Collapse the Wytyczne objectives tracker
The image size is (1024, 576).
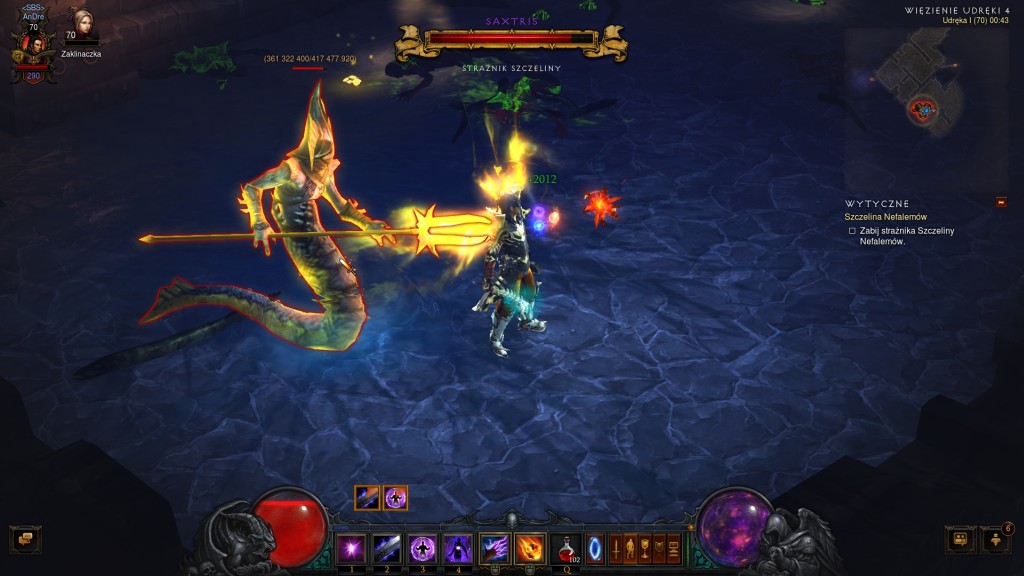[x=1001, y=203]
